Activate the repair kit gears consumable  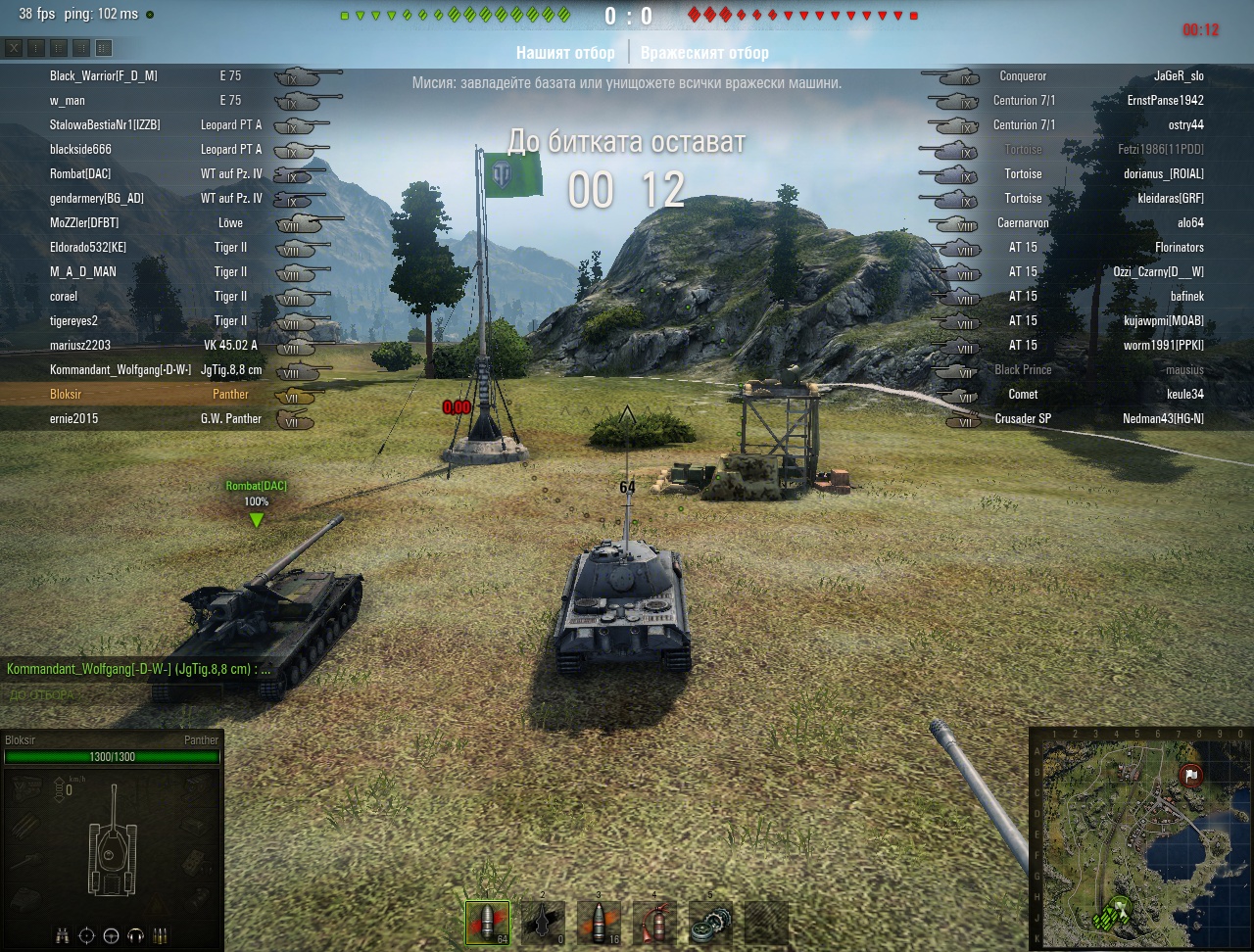pyautogui.click(x=710, y=923)
